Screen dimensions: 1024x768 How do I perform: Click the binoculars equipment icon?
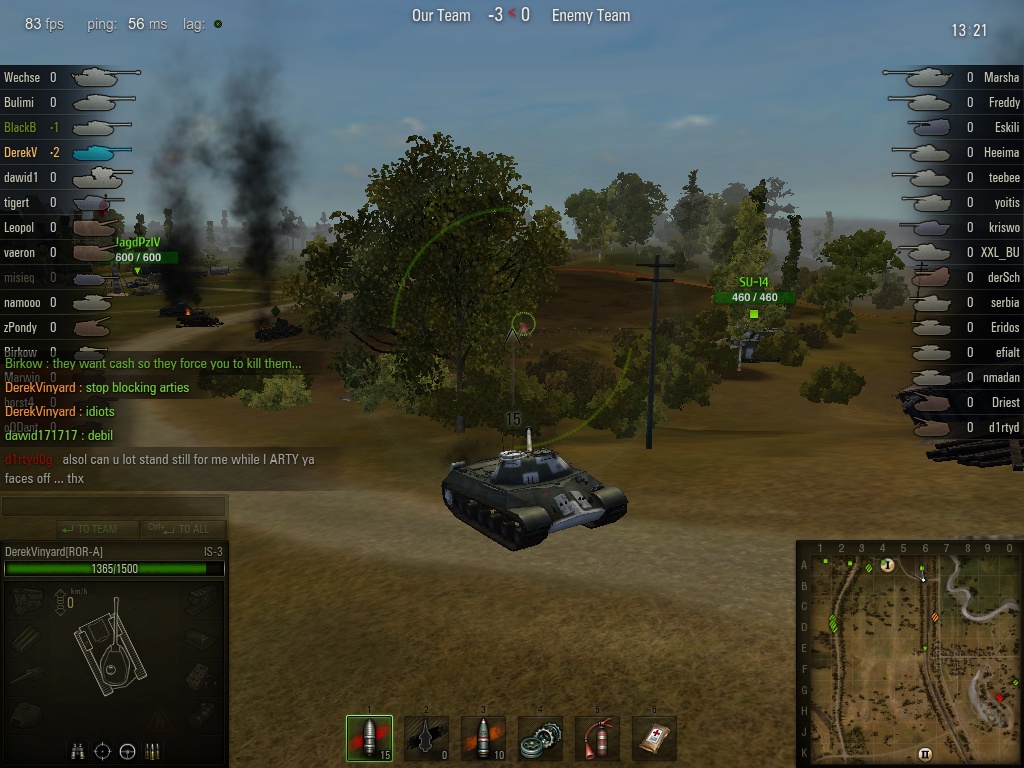point(78,751)
